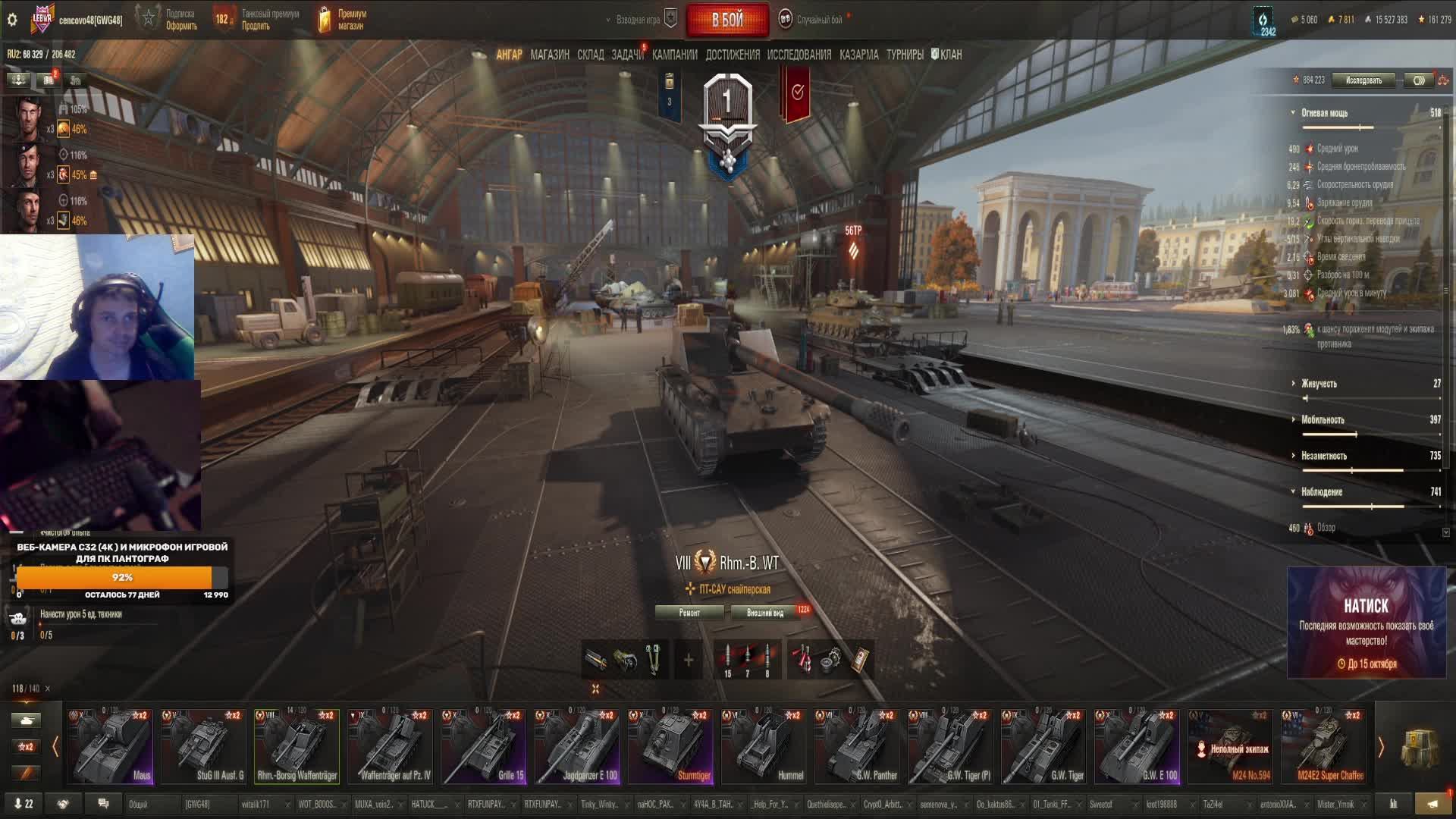The width and height of the screenshot is (1456, 819).
Task: Open the ЗАДАЧИ missions tab
Action: tap(627, 55)
